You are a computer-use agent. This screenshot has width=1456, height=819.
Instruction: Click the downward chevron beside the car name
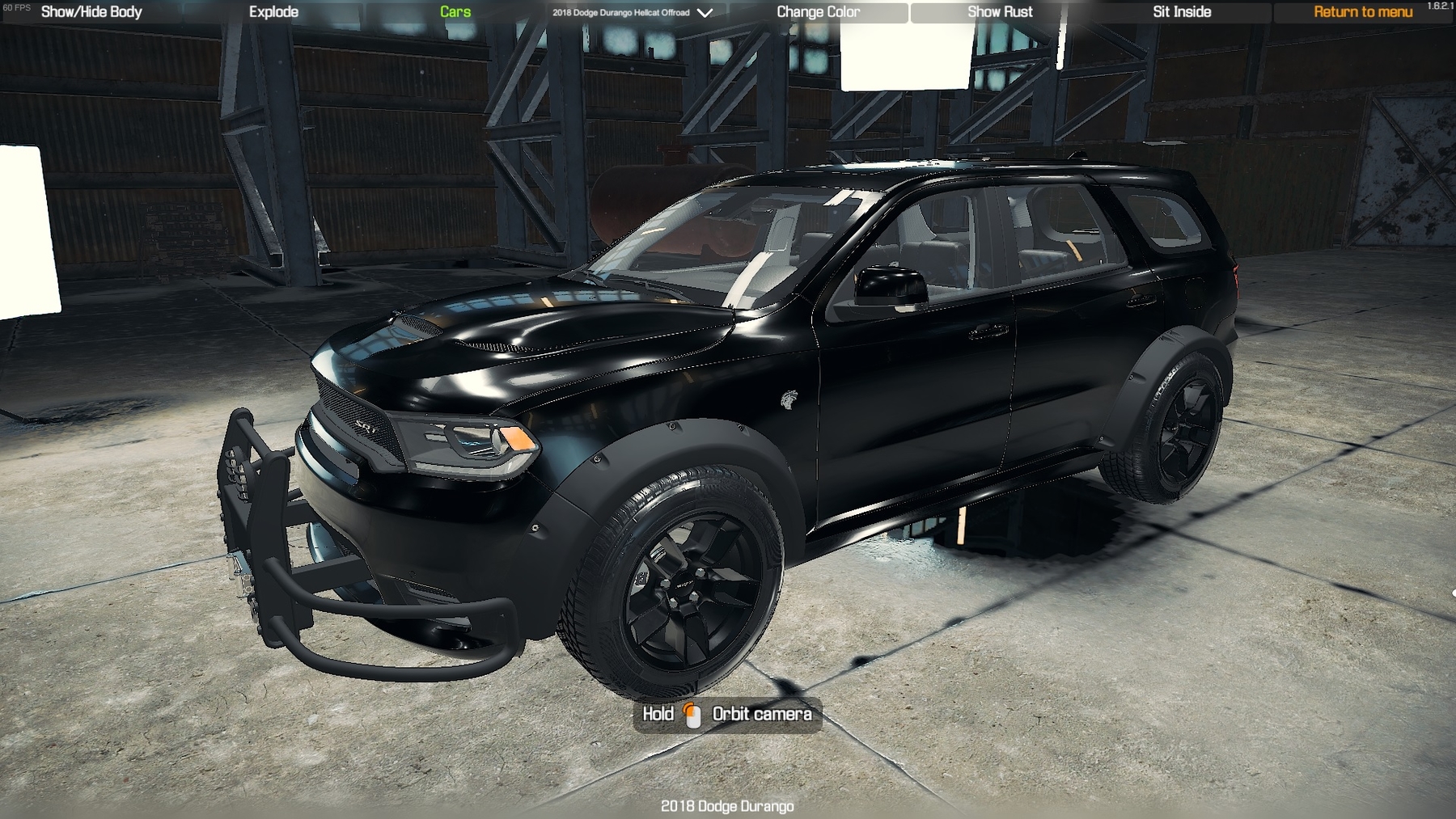click(x=703, y=12)
